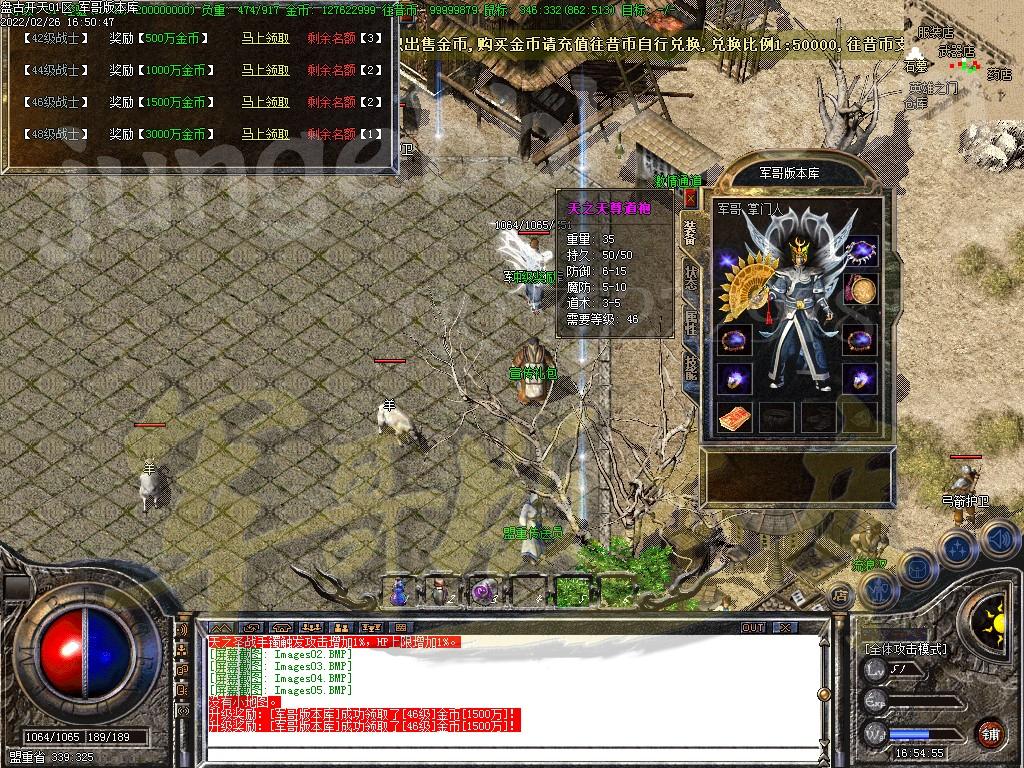Claim the level 46 warrior reward
This screenshot has height=768, width=1024.
(265, 103)
